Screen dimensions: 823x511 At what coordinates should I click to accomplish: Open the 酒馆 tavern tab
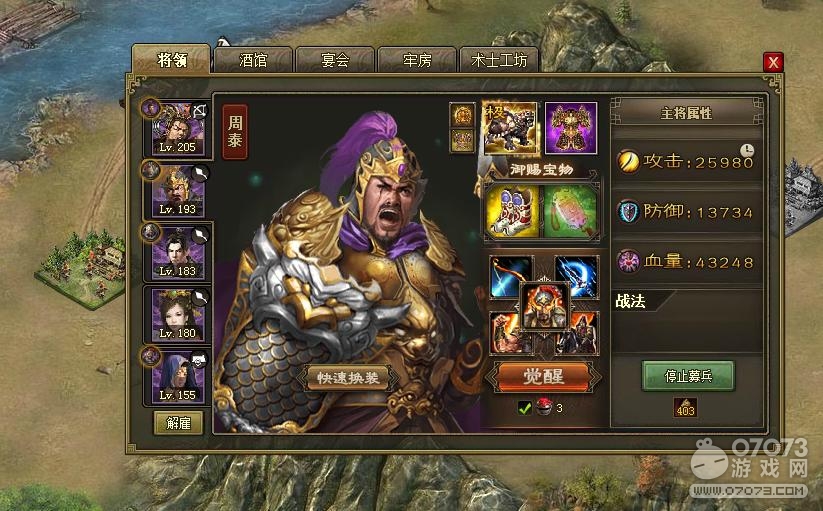click(254, 60)
